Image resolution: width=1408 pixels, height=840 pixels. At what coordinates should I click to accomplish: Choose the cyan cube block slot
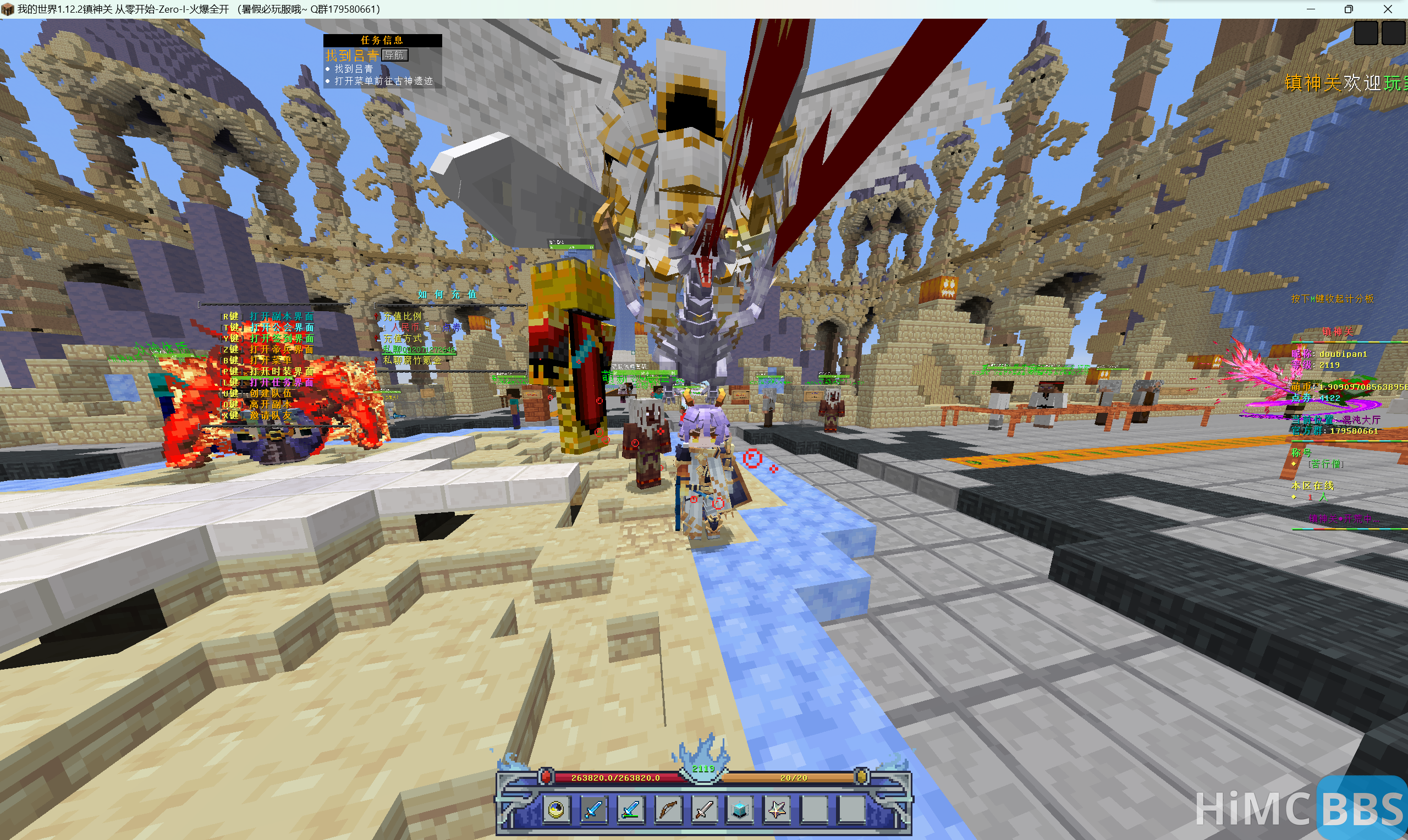[x=740, y=809]
